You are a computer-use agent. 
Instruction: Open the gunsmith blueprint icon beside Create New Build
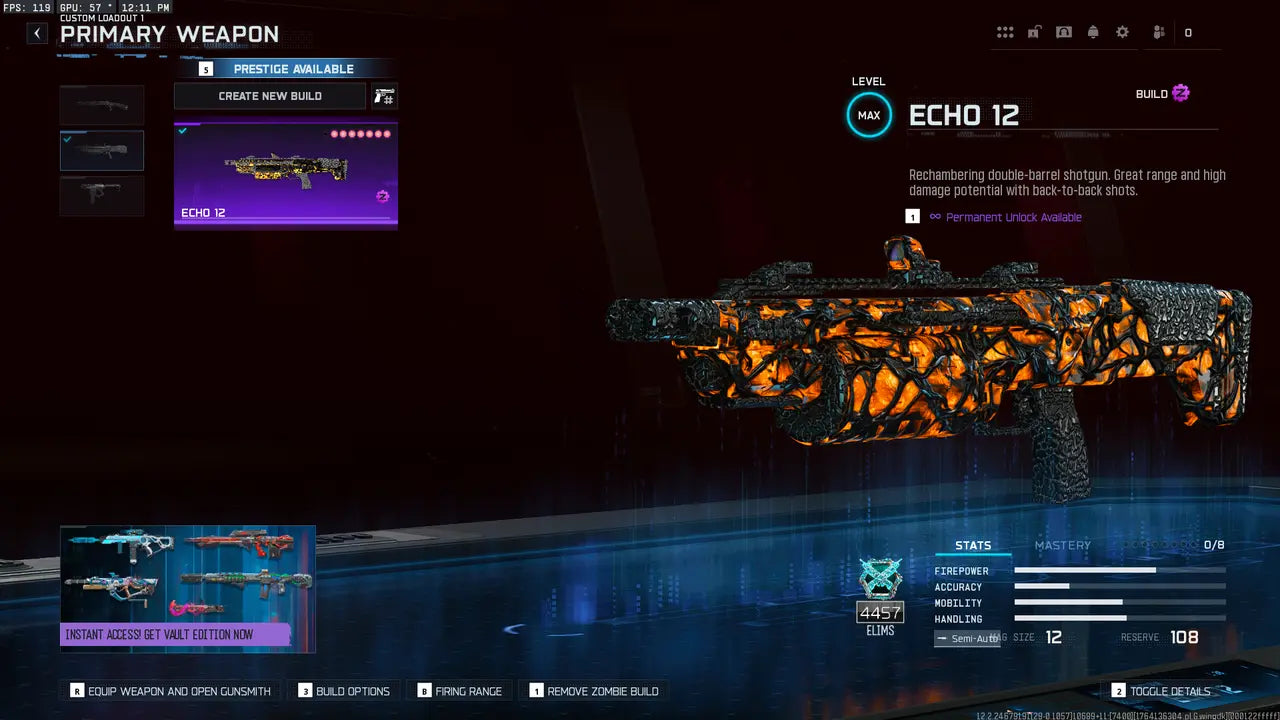(x=385, y=96)
